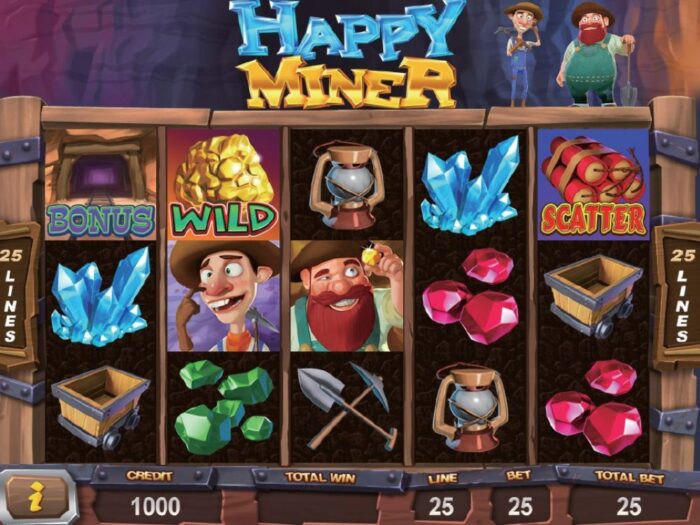Change the Bet amount box
The width and height of the screenshot is (700, 525).
click(519, 506)
